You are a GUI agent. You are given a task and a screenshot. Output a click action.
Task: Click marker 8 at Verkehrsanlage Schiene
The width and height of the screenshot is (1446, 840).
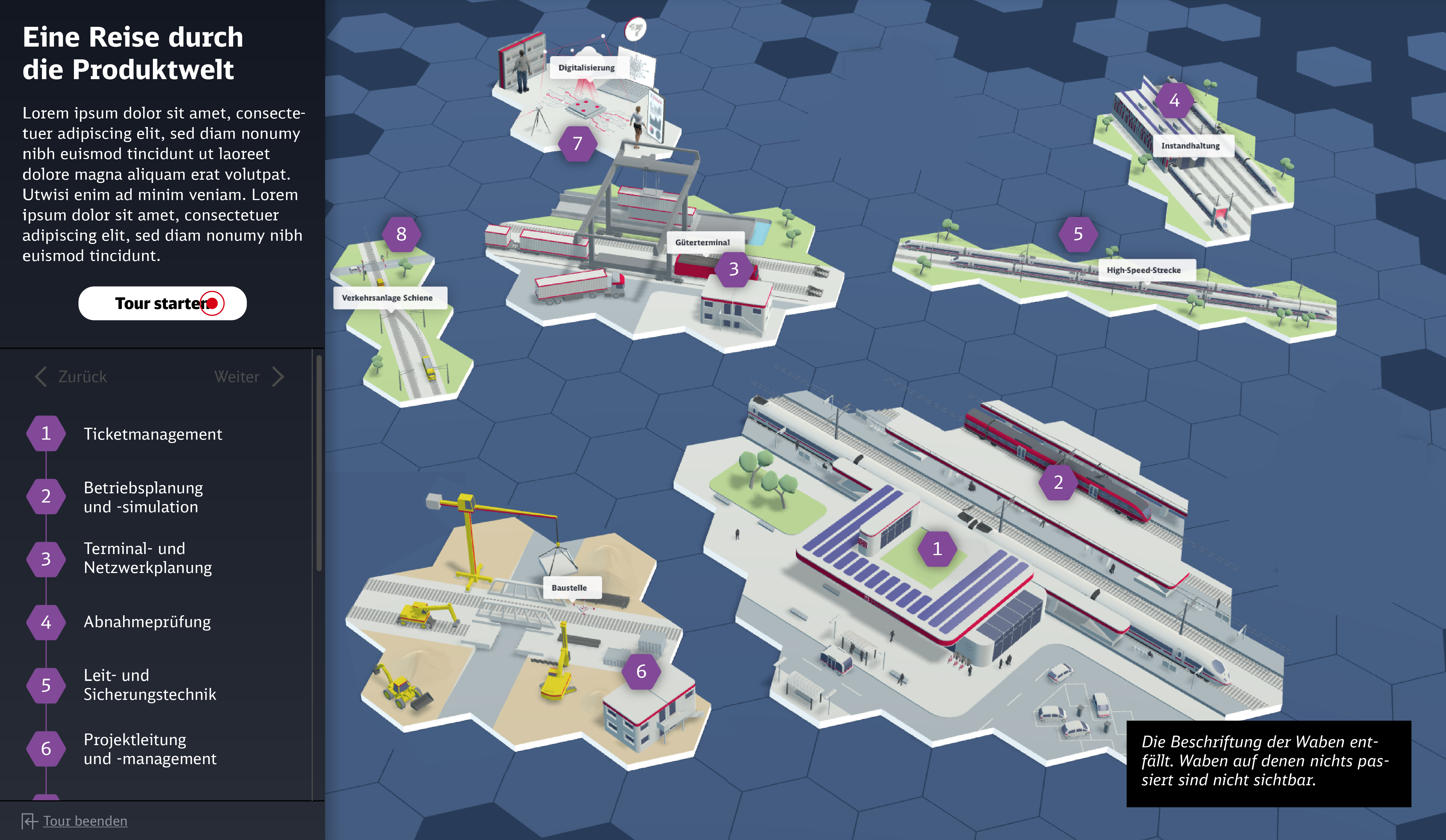point(402,234)
